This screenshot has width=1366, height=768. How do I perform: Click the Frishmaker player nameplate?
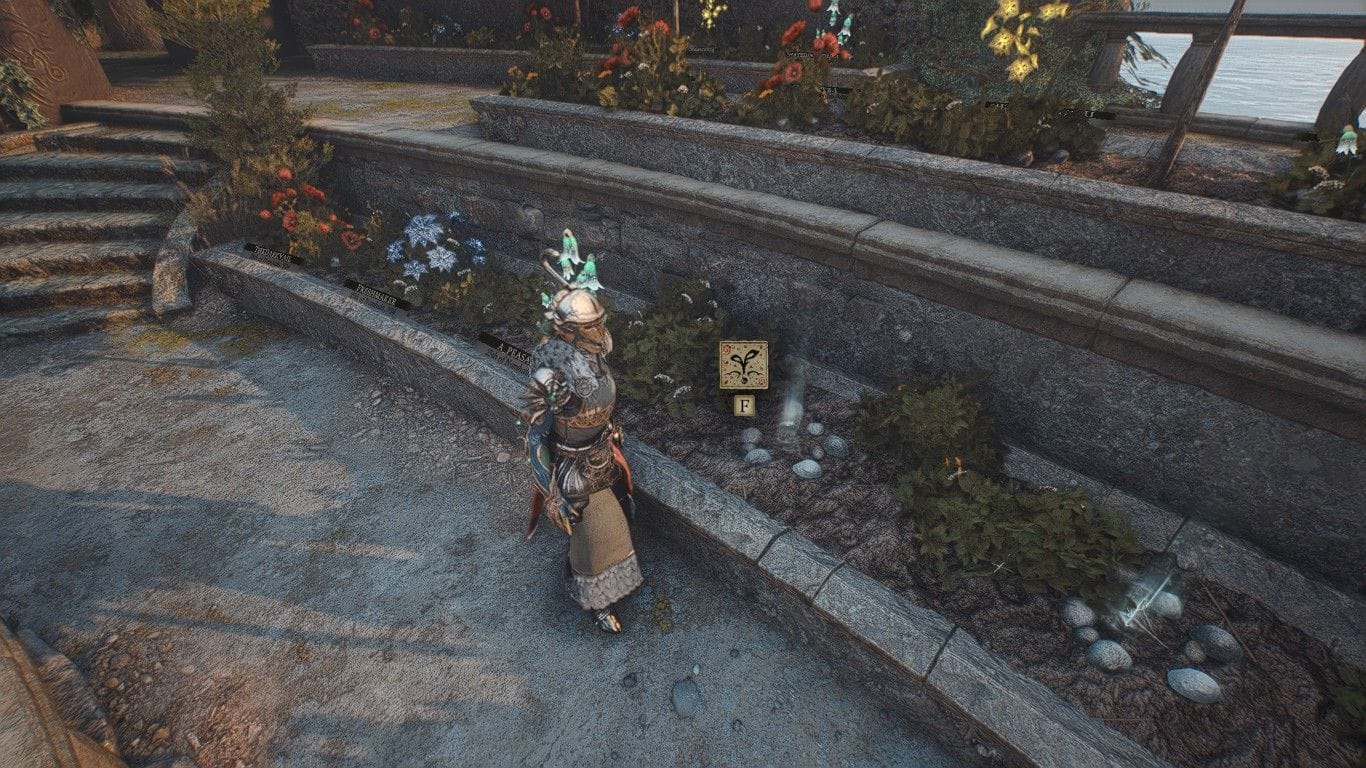376,294
